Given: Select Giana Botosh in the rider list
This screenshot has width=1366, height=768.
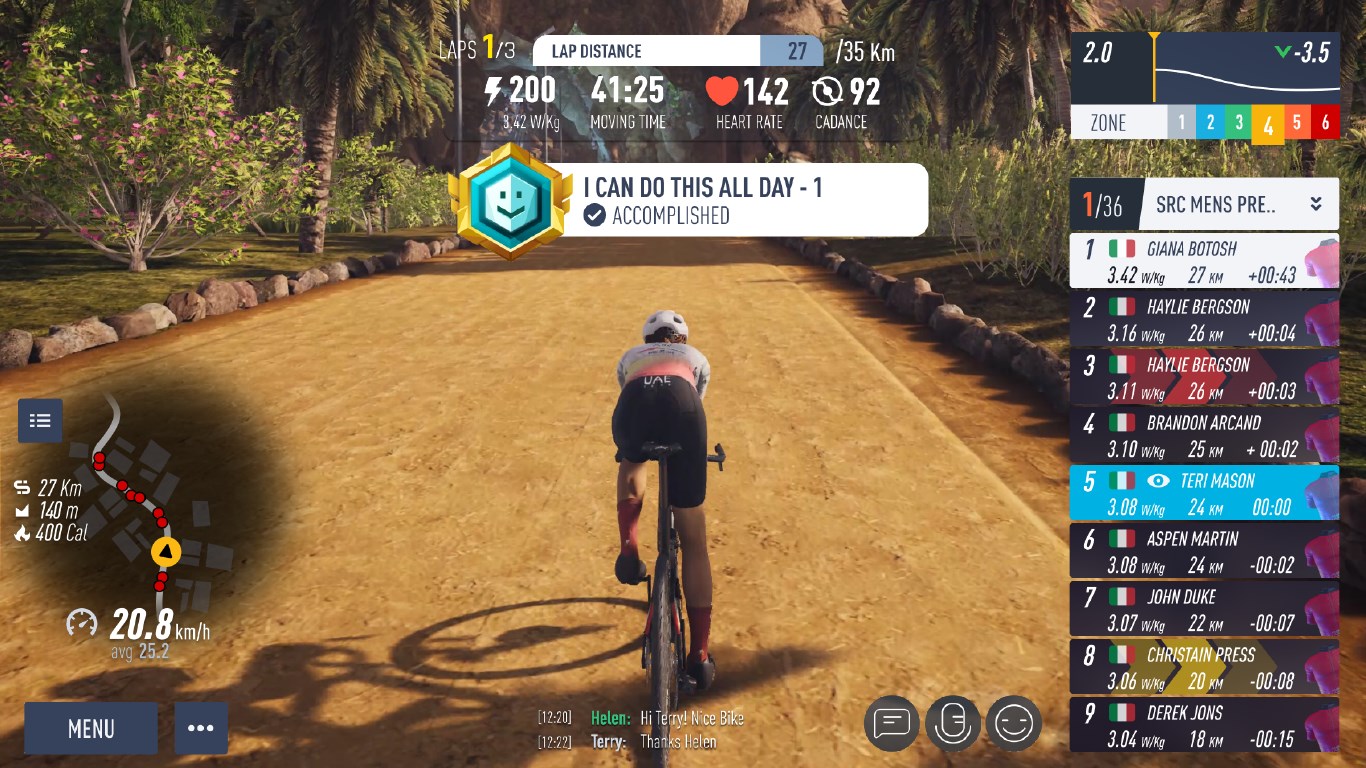Looking at the screenshot, I should point(1204,261).
